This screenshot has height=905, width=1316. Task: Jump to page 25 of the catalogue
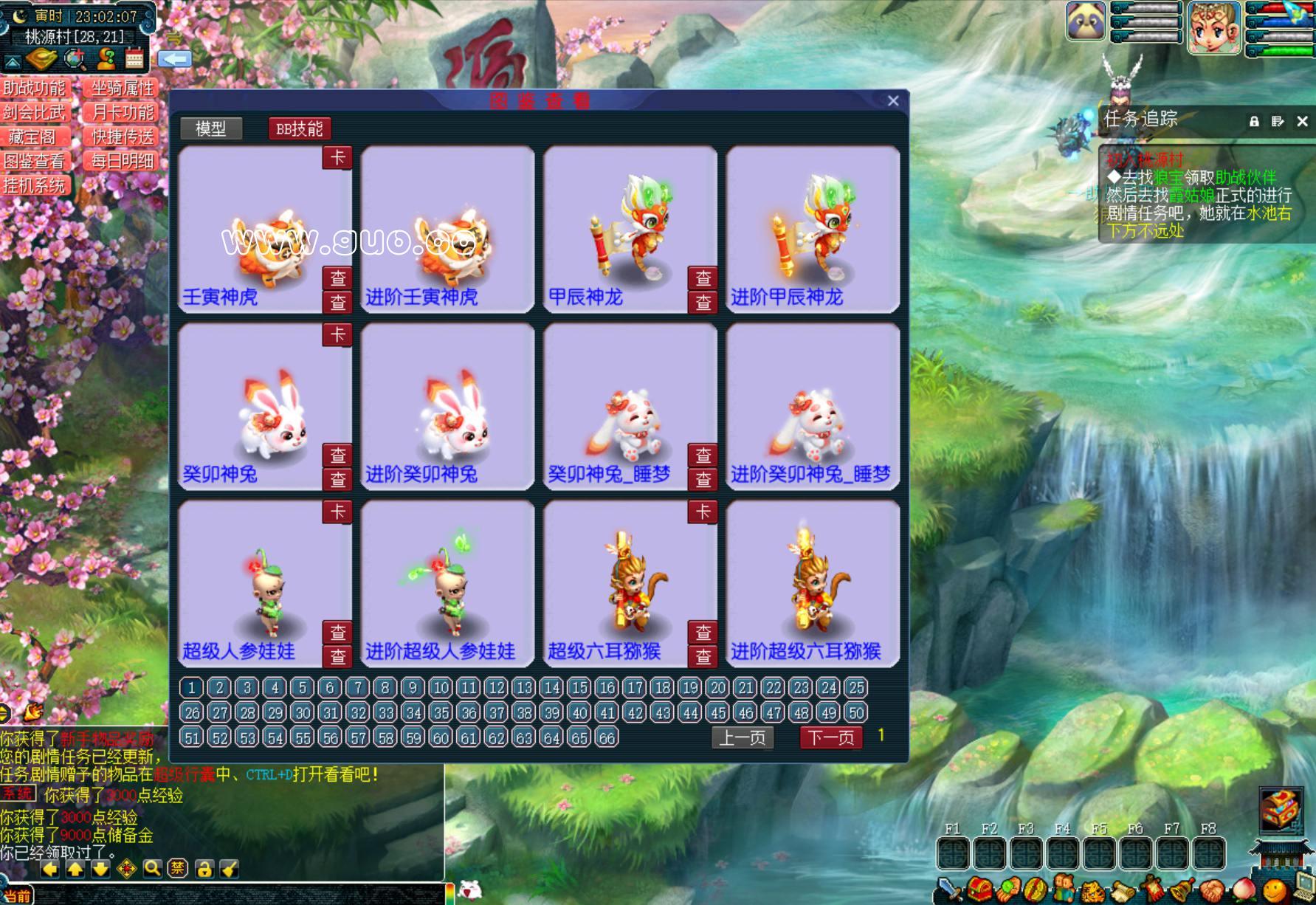point(856,688)
